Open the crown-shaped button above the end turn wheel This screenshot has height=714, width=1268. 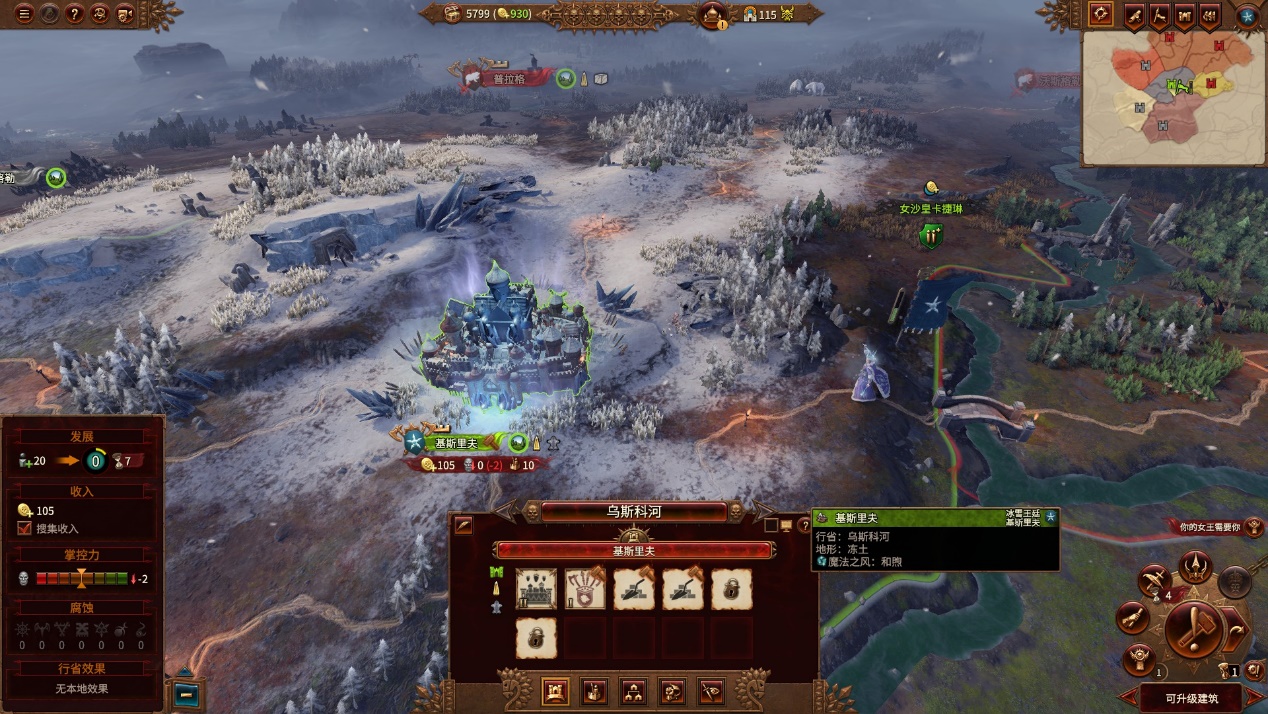click(x=1194, y=568)
